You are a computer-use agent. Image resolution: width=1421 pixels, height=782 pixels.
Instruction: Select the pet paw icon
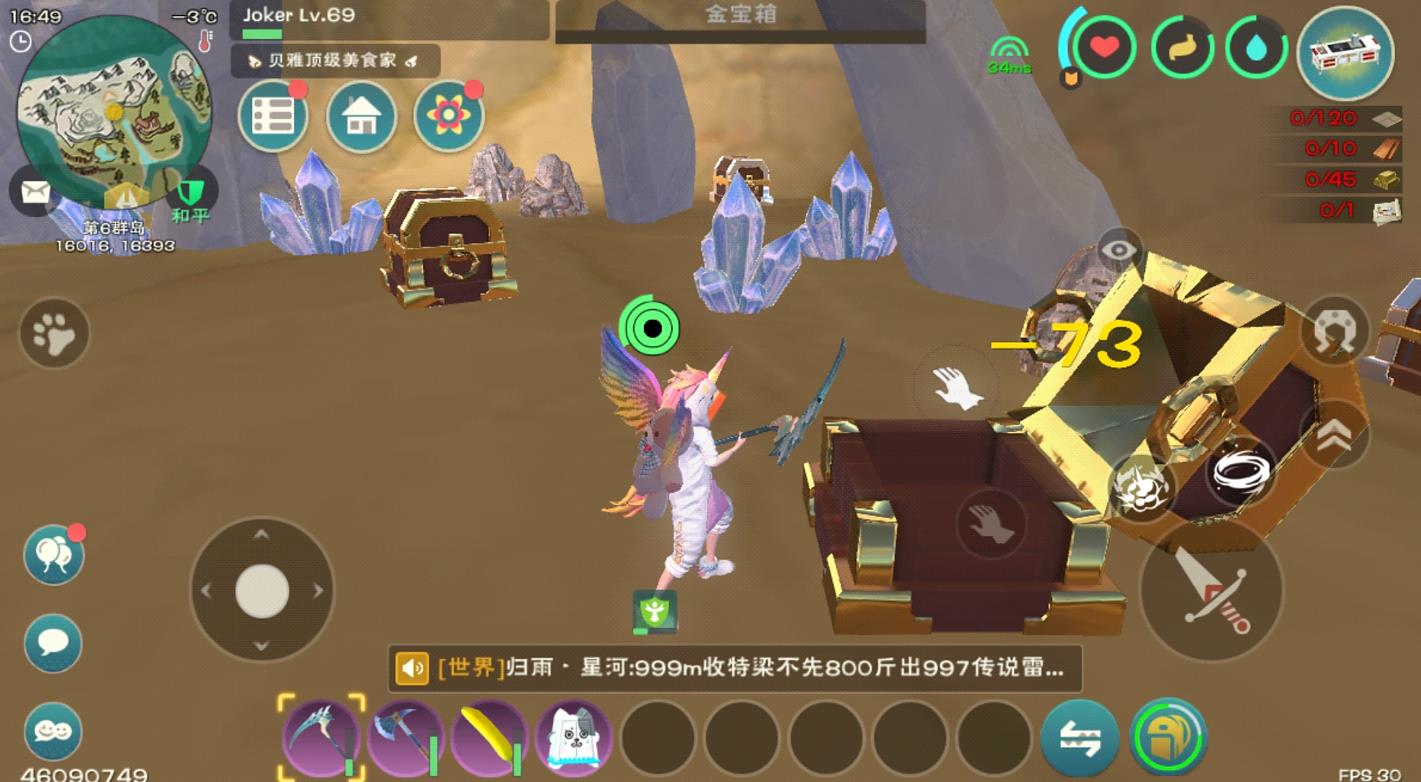point(52,330)
